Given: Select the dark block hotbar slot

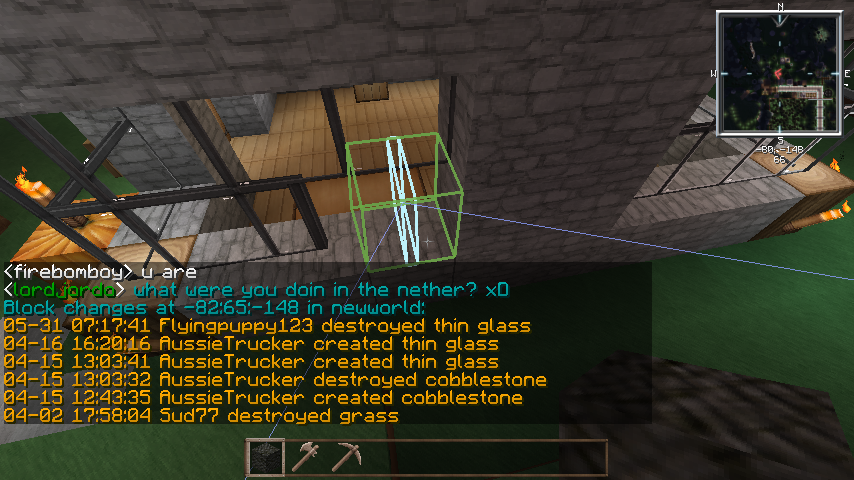Looking at the screenshot, I should click(x=265, y=457).
